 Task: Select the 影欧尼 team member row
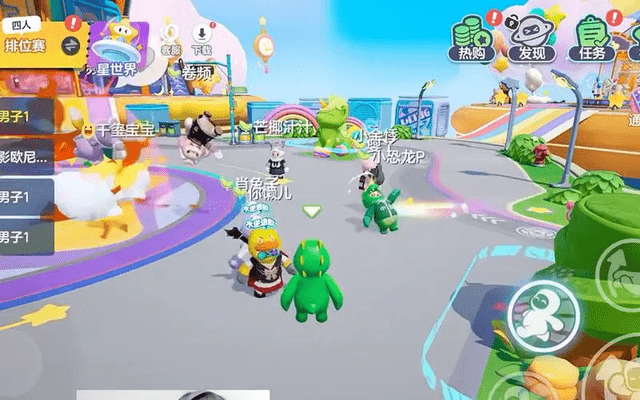24,156
